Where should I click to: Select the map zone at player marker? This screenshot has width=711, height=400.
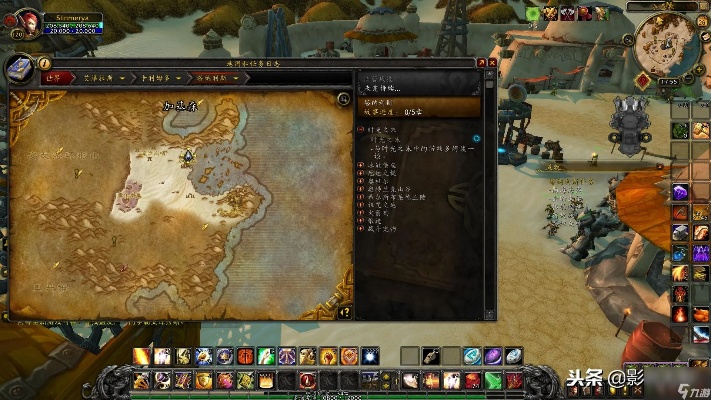click(x=187, y=156)
